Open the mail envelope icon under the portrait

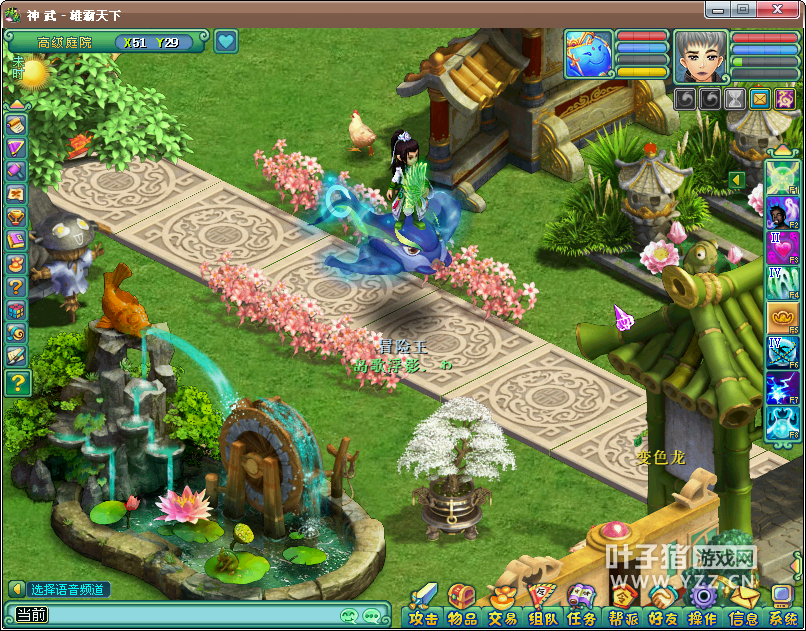[760, 99]
